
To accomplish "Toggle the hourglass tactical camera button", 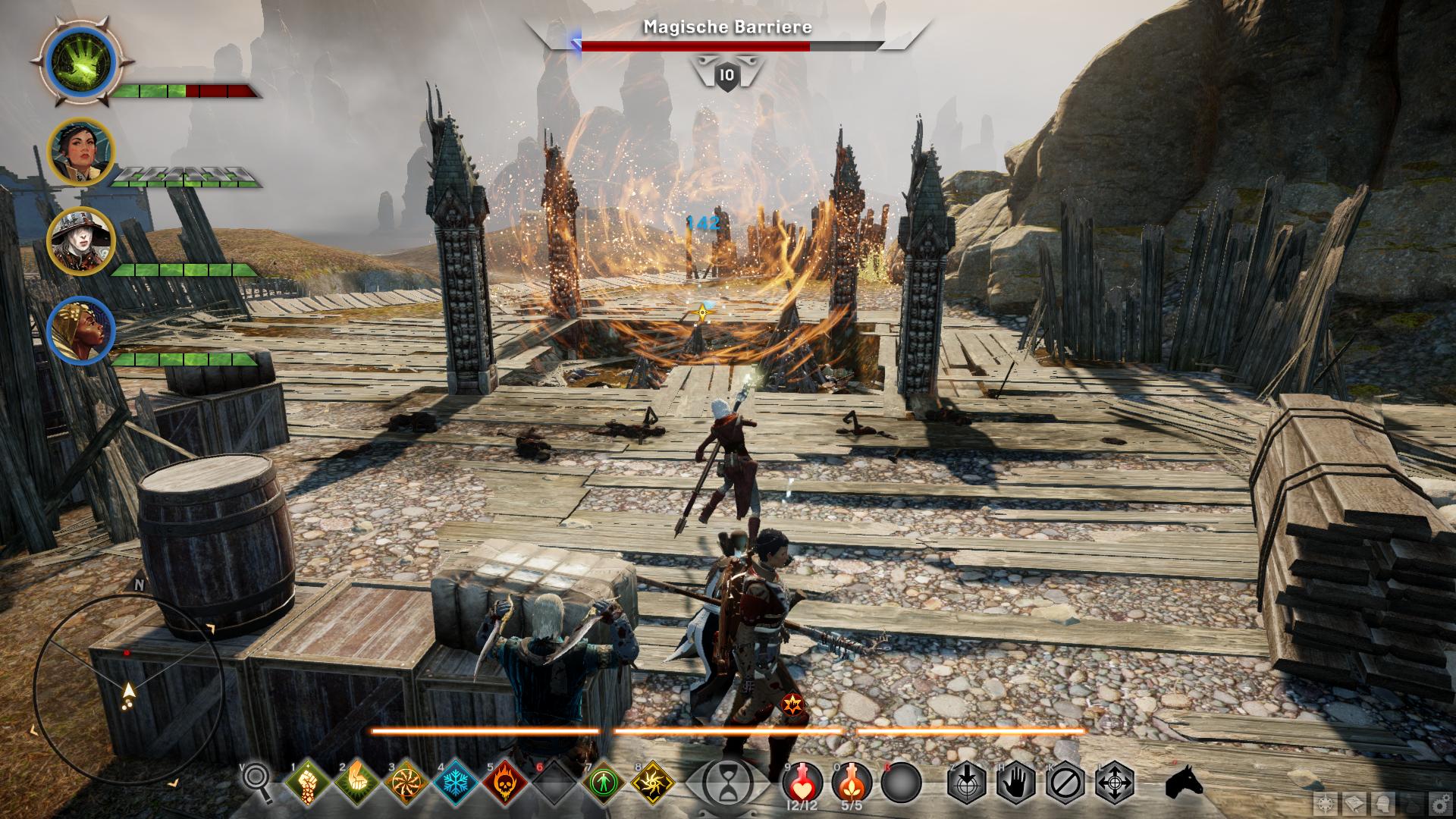I will (x=727, y=781).
